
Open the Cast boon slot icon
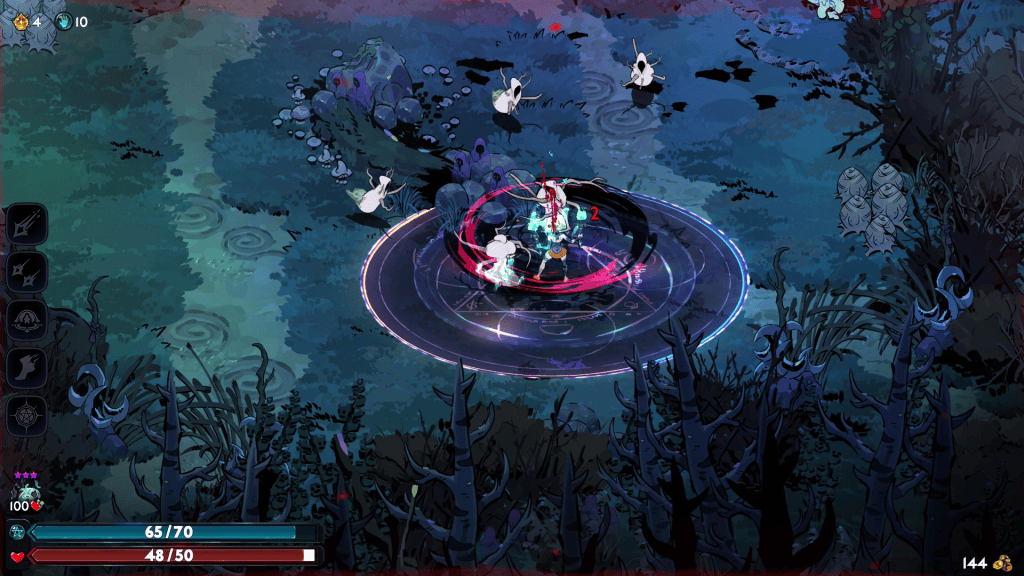(x=27, y=320)
